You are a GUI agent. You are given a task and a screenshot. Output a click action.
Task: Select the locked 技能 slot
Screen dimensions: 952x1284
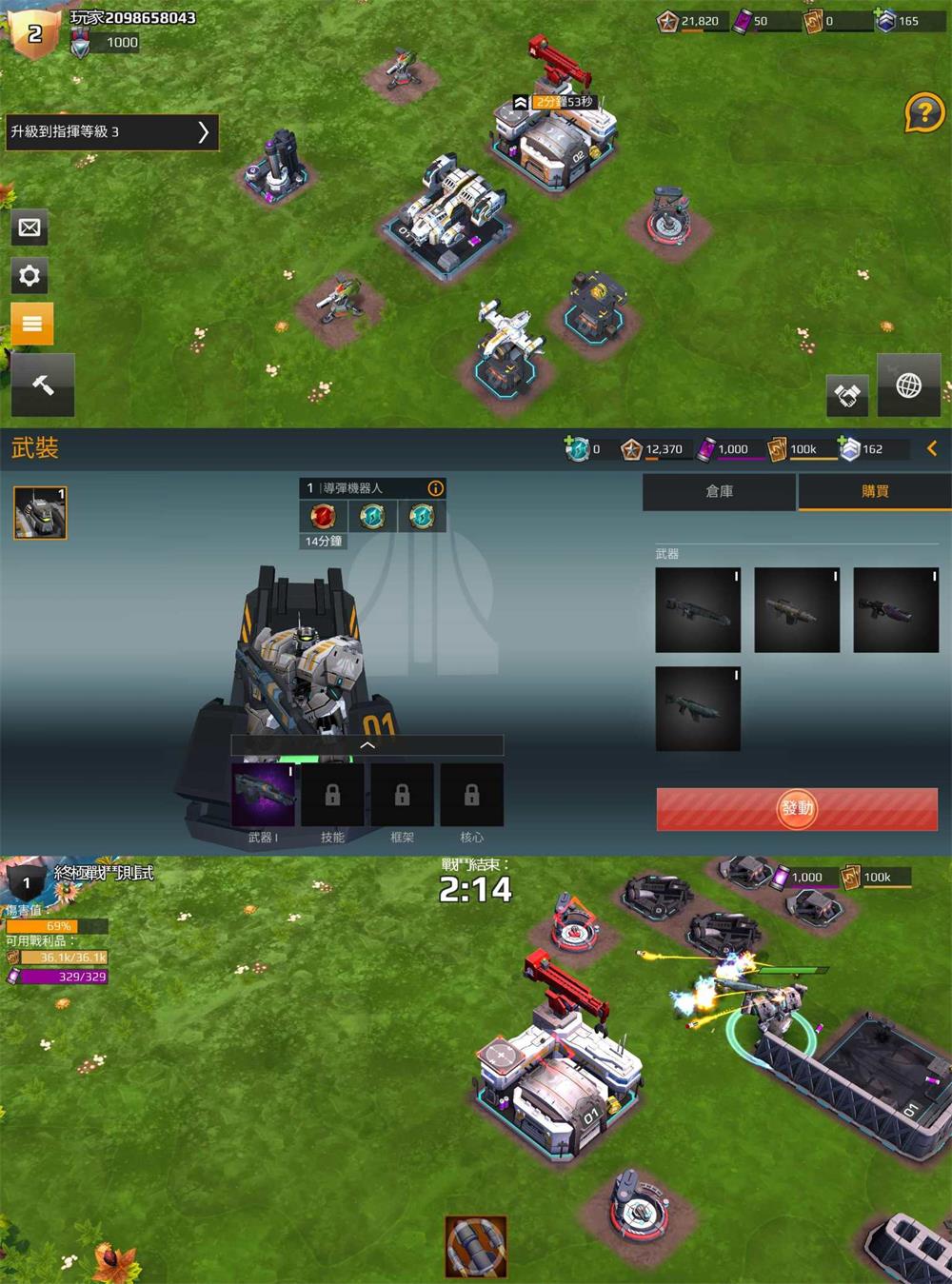point(332,795)
